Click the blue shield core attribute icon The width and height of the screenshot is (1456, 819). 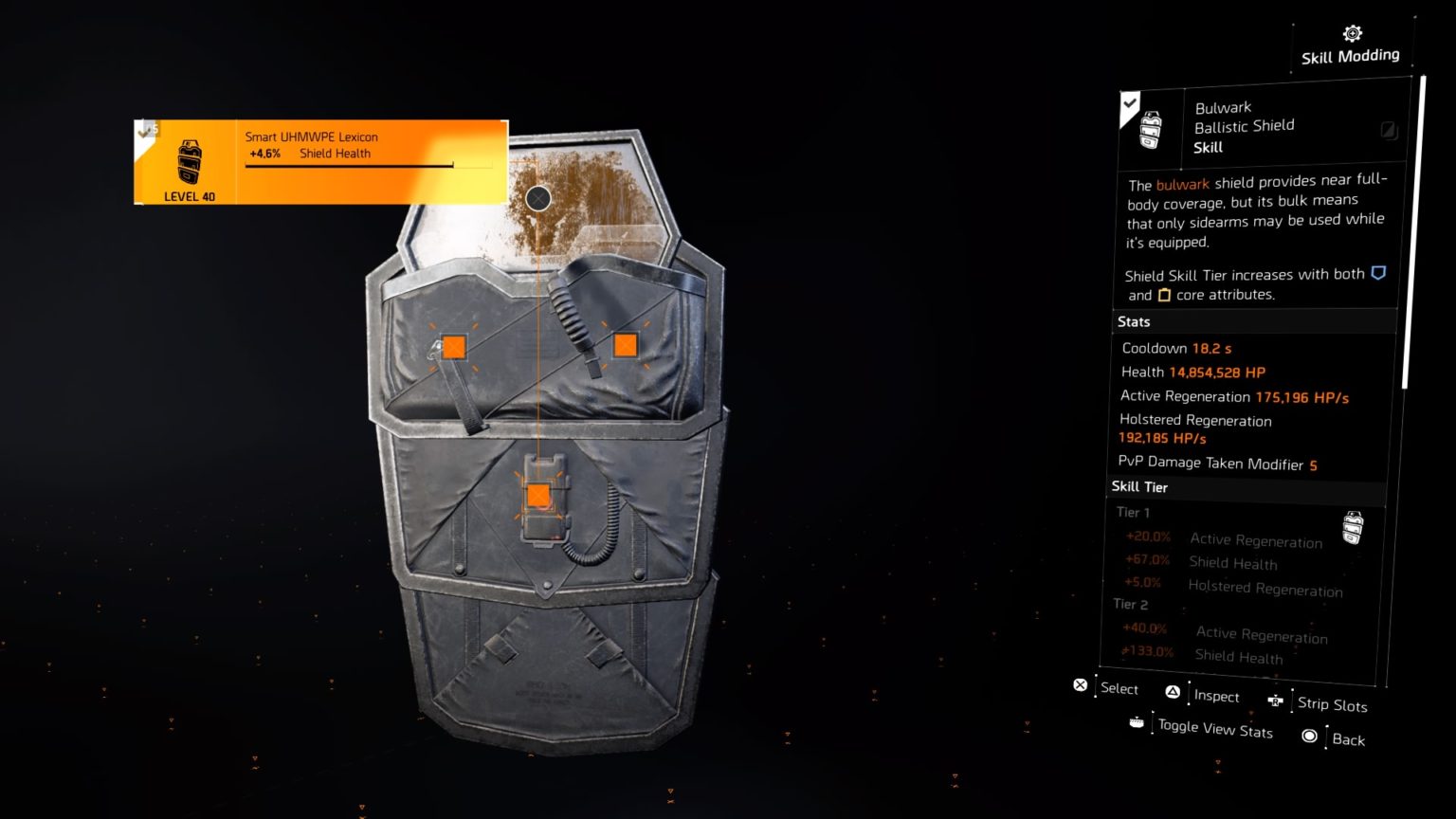[x=1376, y=273]
